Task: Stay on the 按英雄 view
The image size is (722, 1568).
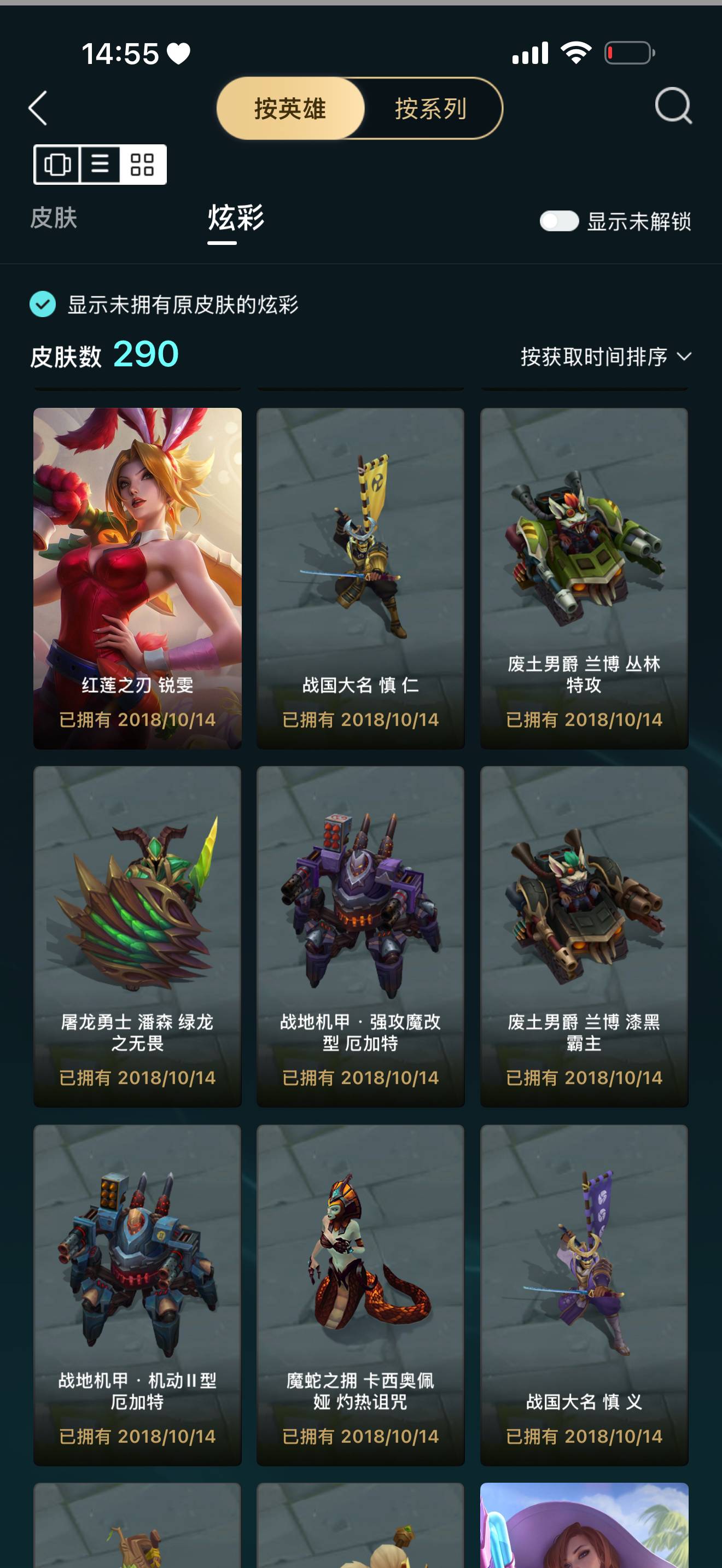Action: click(289, 108)
